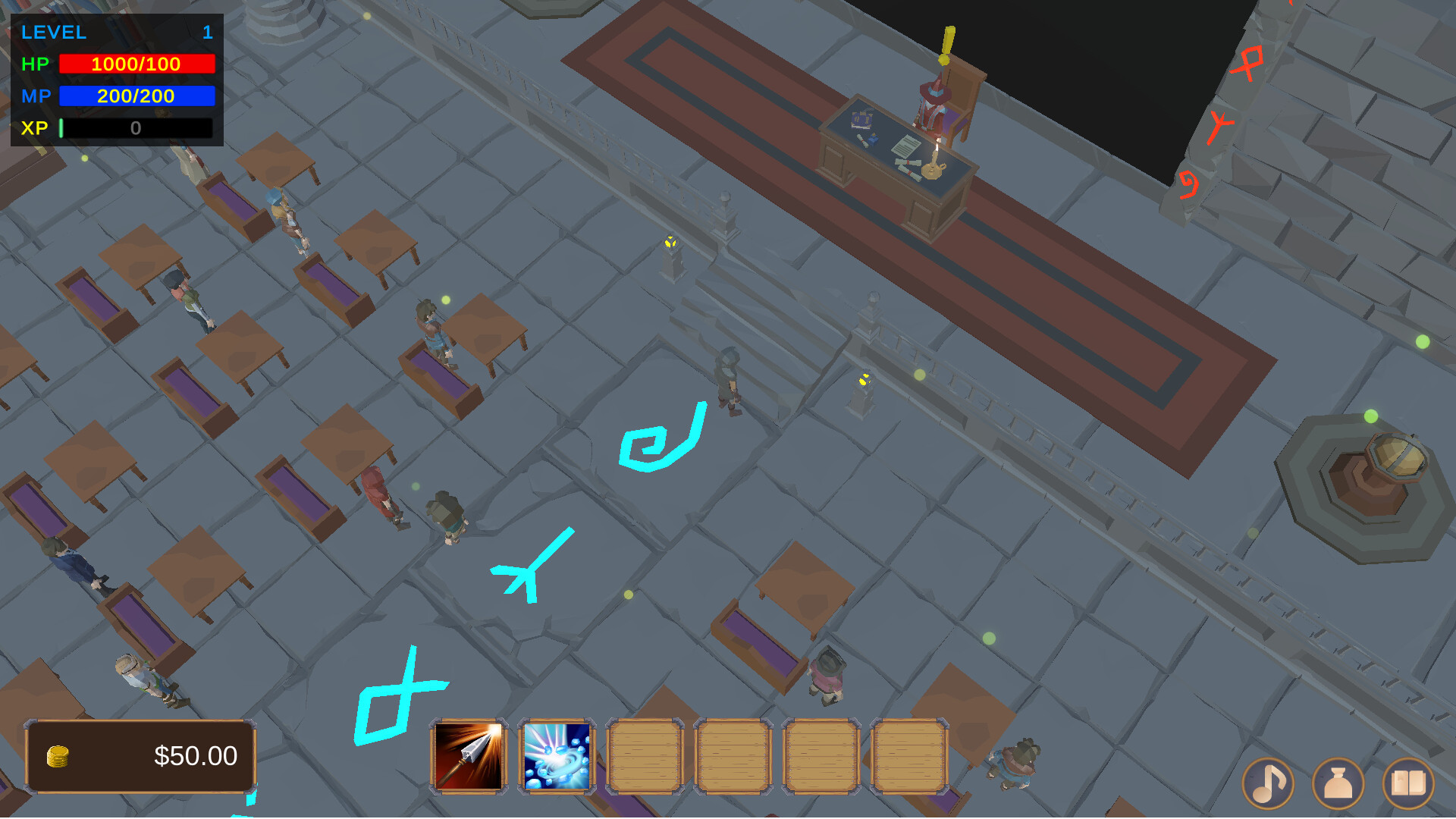This screenshot has height=819, width=1456.
Task: Select the spear strike skill in the hotbar
Action: pos(466,756)
